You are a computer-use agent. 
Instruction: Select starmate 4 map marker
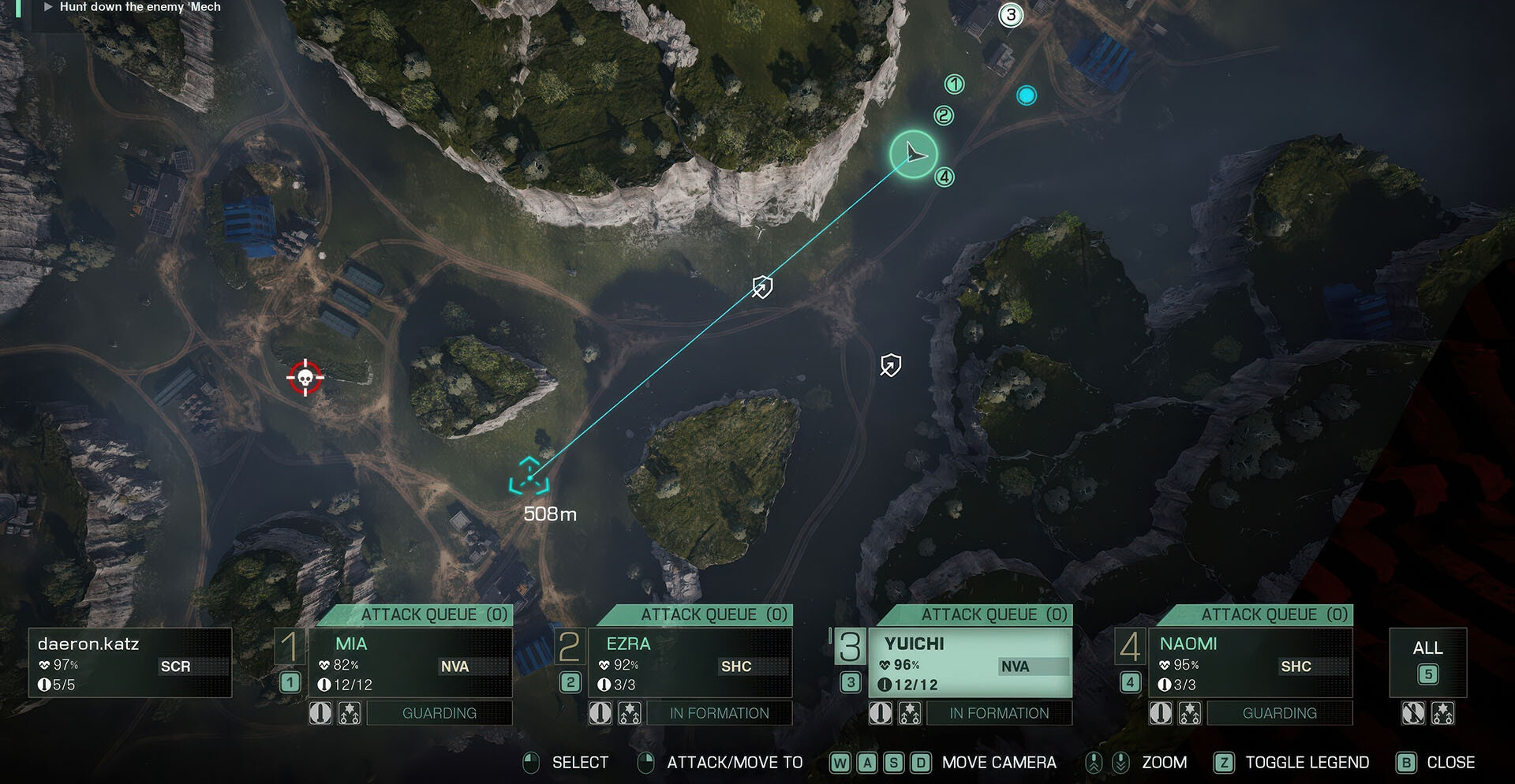[x=945, y=177]
